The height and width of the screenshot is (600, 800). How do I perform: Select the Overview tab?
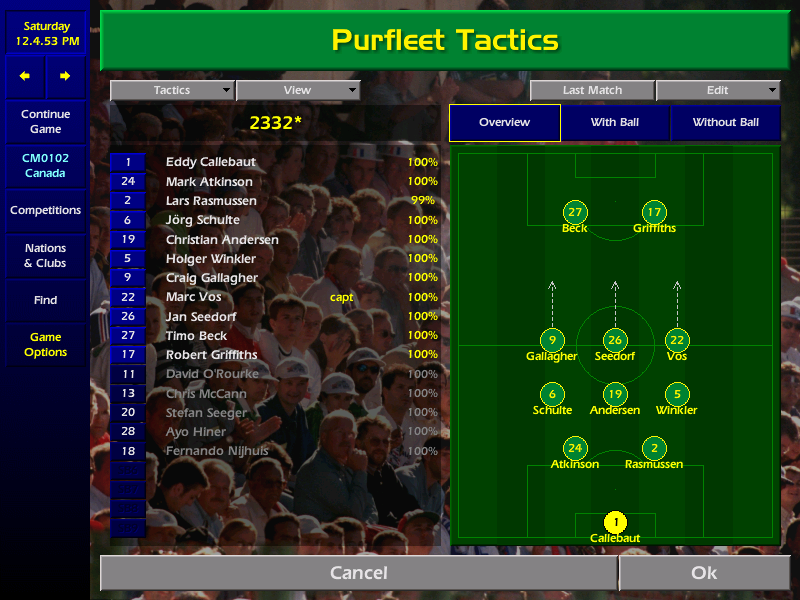coord(504,123)
